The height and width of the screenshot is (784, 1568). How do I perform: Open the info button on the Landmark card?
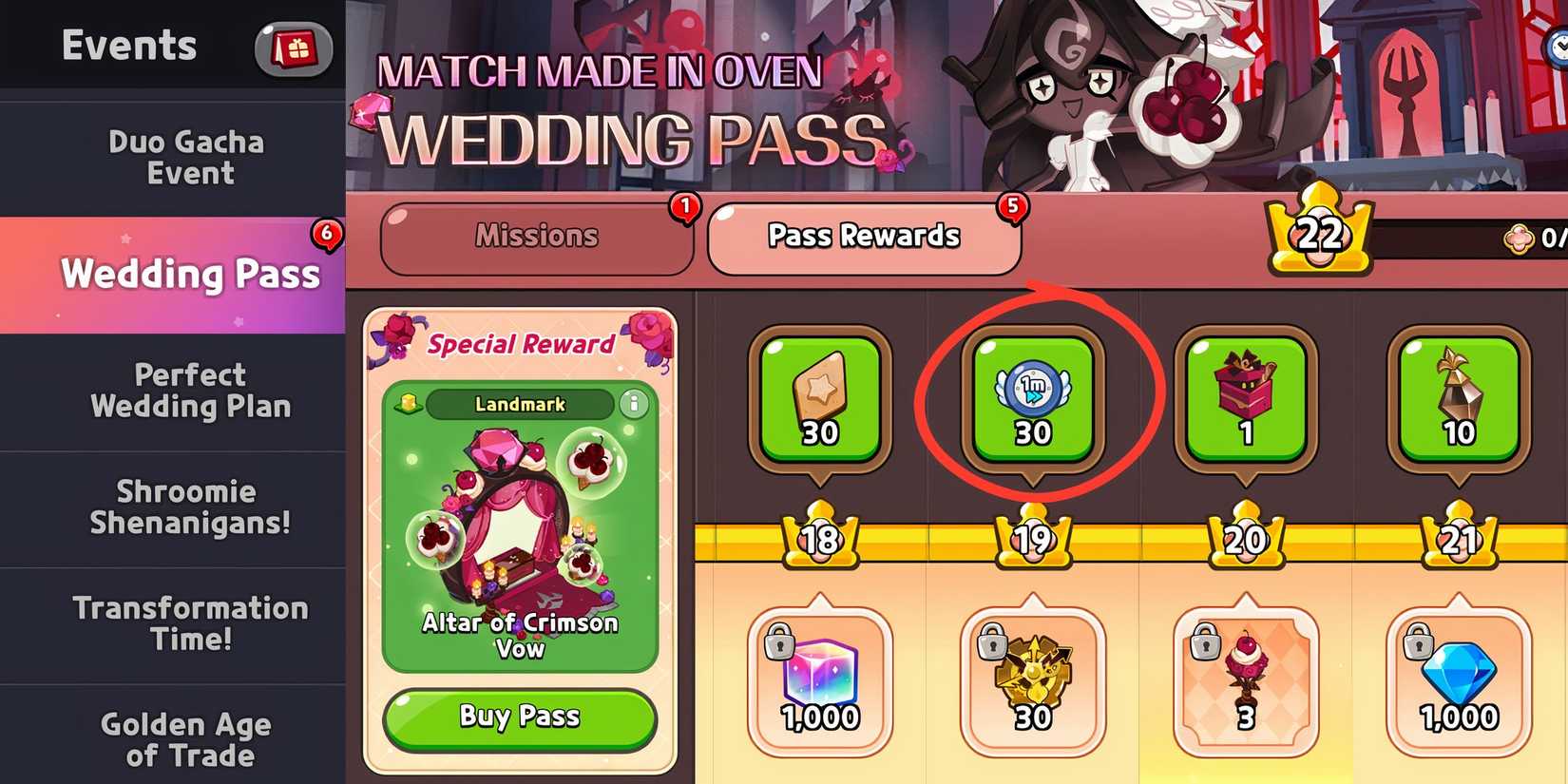(x=635, y=404)
